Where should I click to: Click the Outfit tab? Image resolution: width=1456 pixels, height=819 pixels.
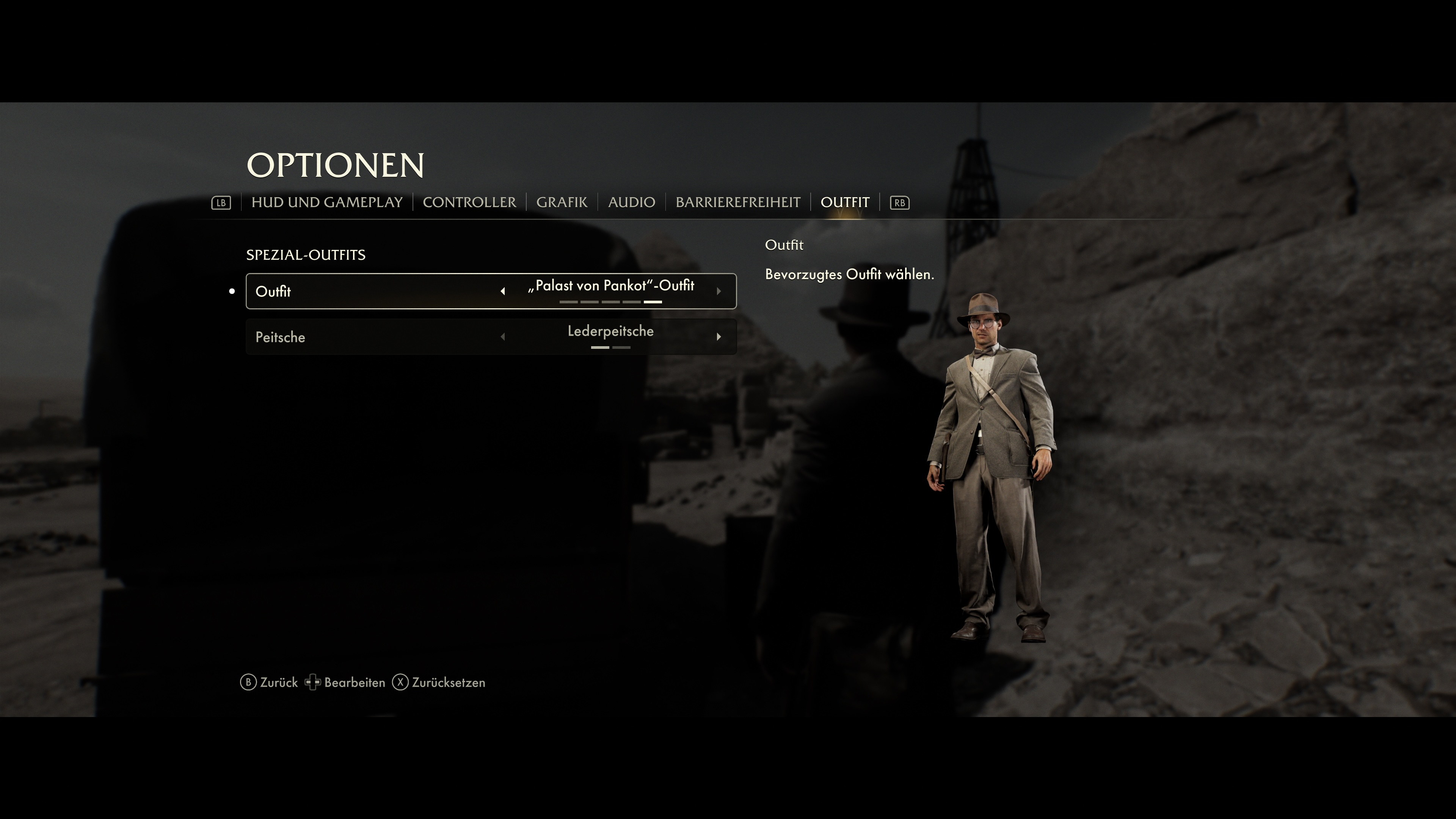pyautogui.click(x=844, y=202)
